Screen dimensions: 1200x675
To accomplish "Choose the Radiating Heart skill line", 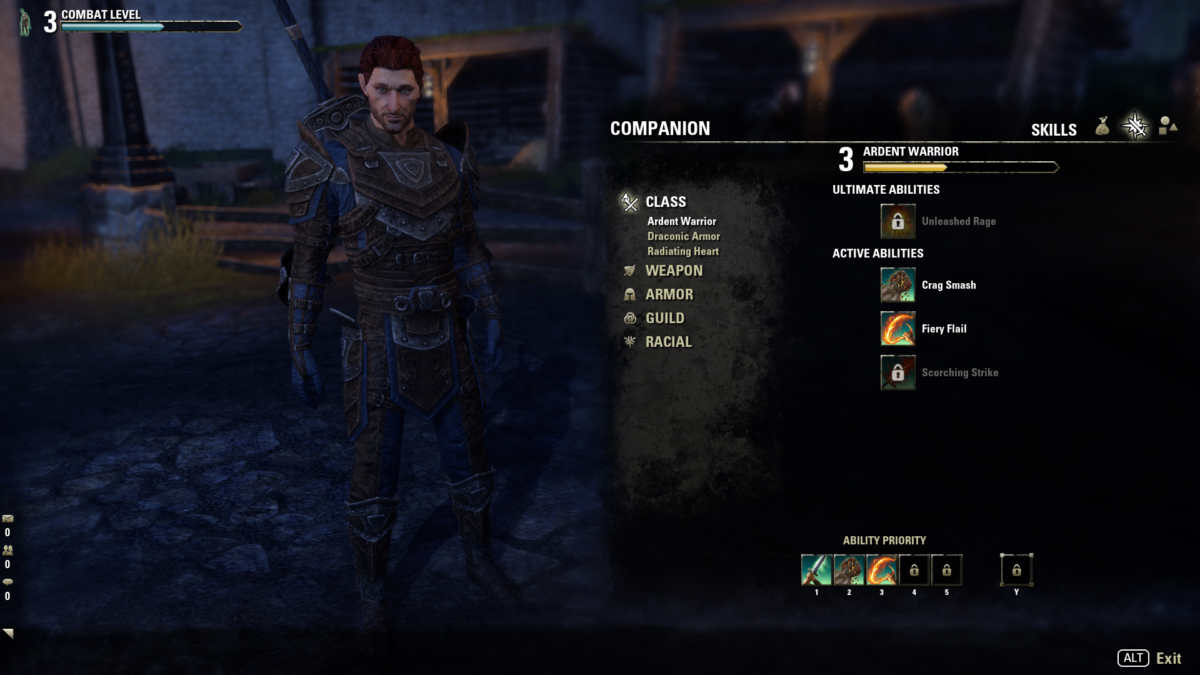I will coord(683,251).
